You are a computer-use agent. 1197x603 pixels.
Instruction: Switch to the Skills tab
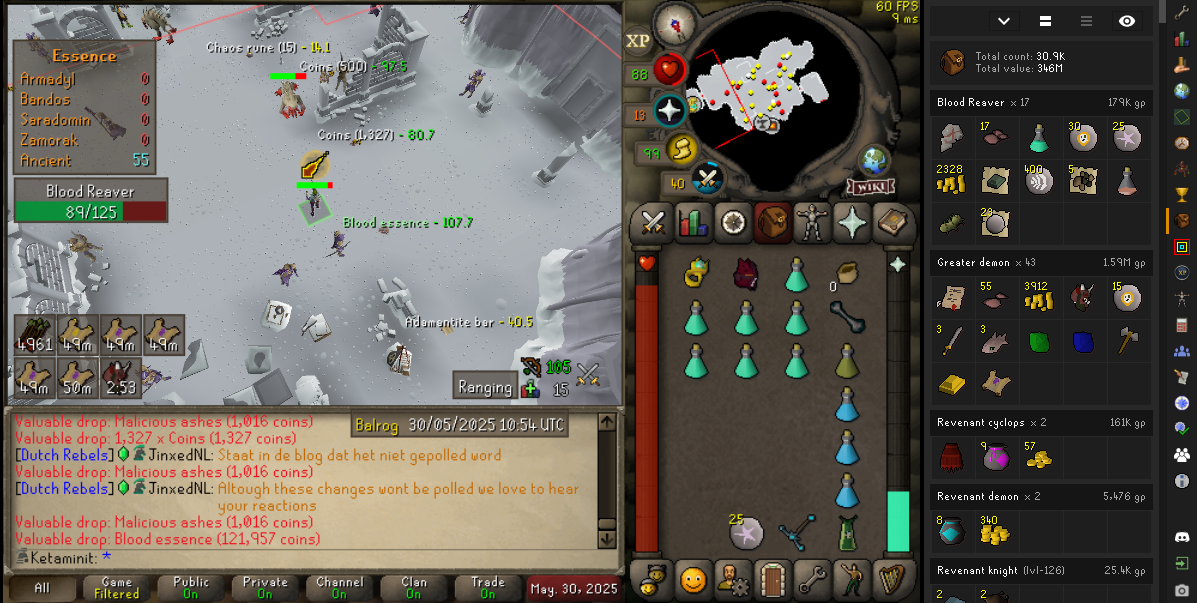coord(692,223)
